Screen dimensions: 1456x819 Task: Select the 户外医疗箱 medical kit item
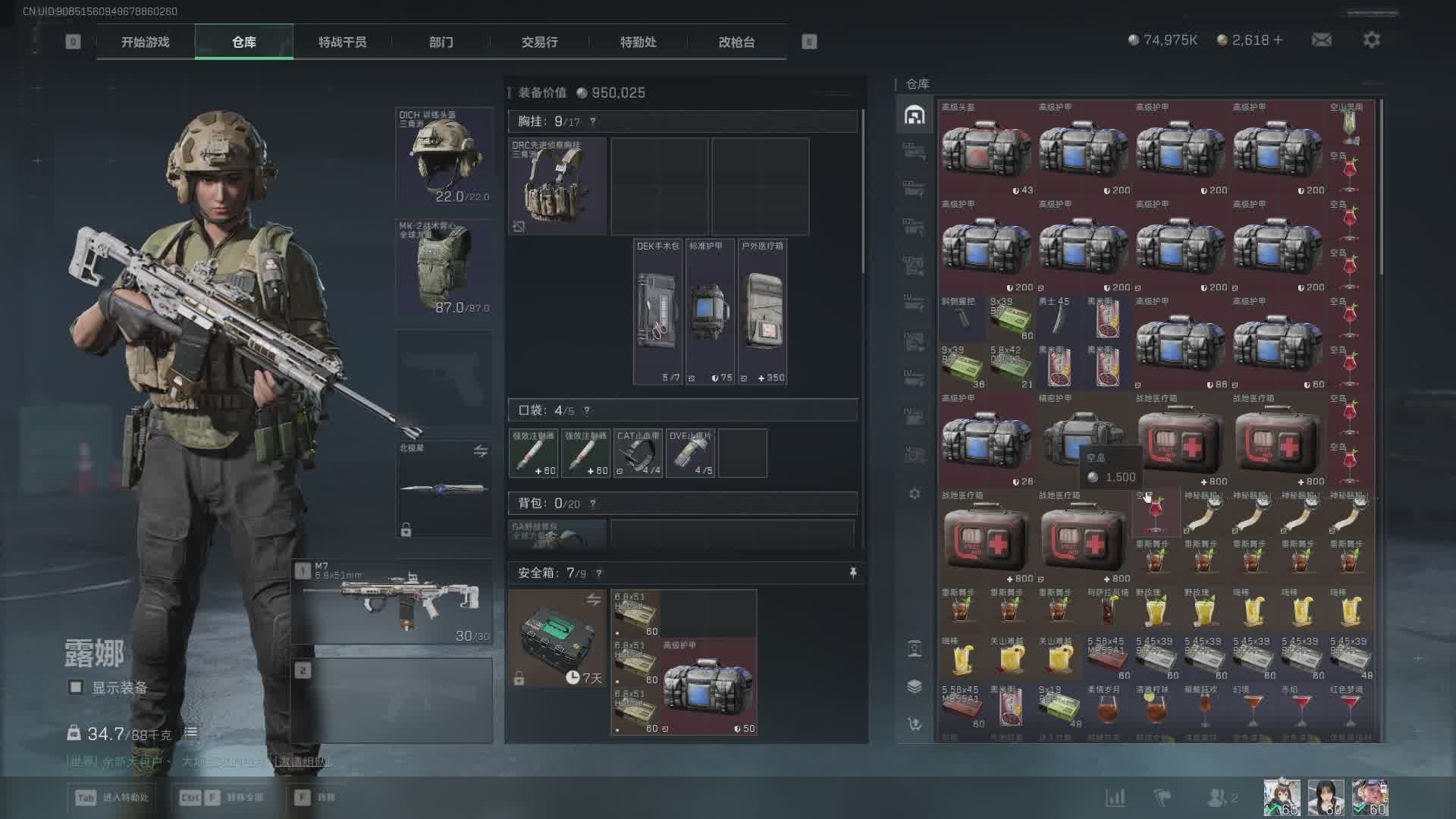(762, 312)
